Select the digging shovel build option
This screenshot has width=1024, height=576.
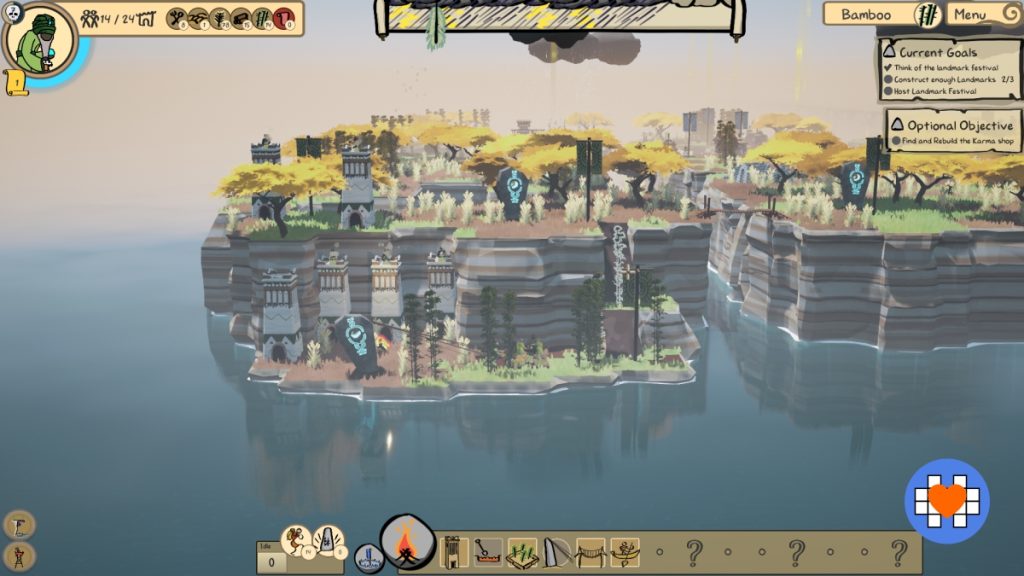point(488,551)
